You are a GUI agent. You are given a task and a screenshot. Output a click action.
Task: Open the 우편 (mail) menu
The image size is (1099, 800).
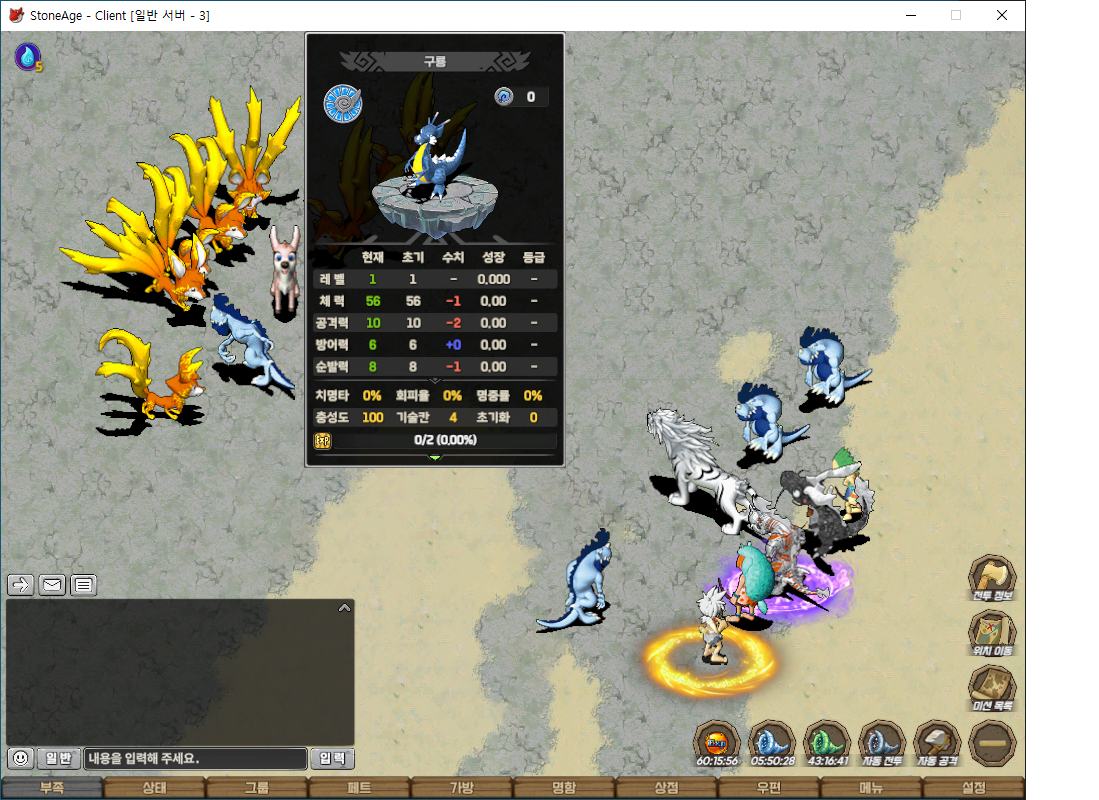768,788
